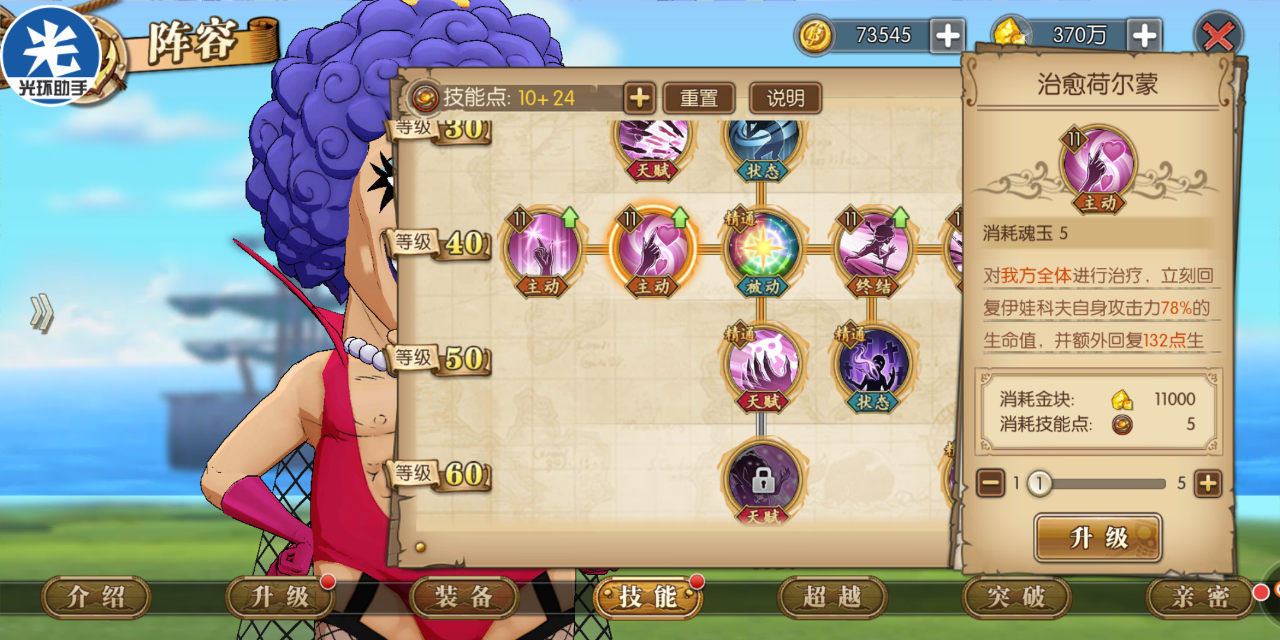Image resolution: width=1280 pixels, height=640 pixels.
Task: Close the screen with the red X
Action: (x=1218, y=37)
